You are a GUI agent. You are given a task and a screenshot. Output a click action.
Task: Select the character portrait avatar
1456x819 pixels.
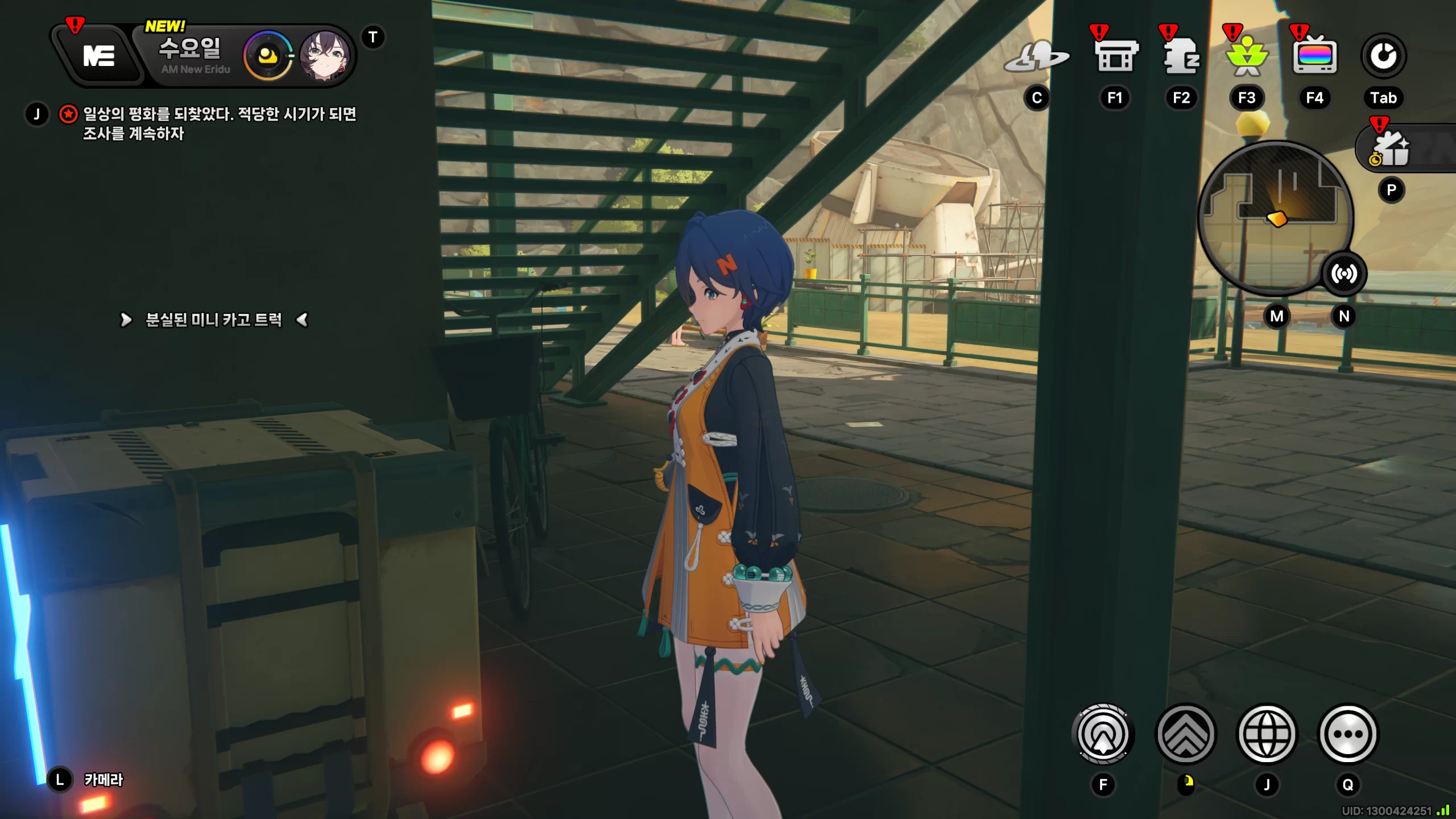point(324,56)
